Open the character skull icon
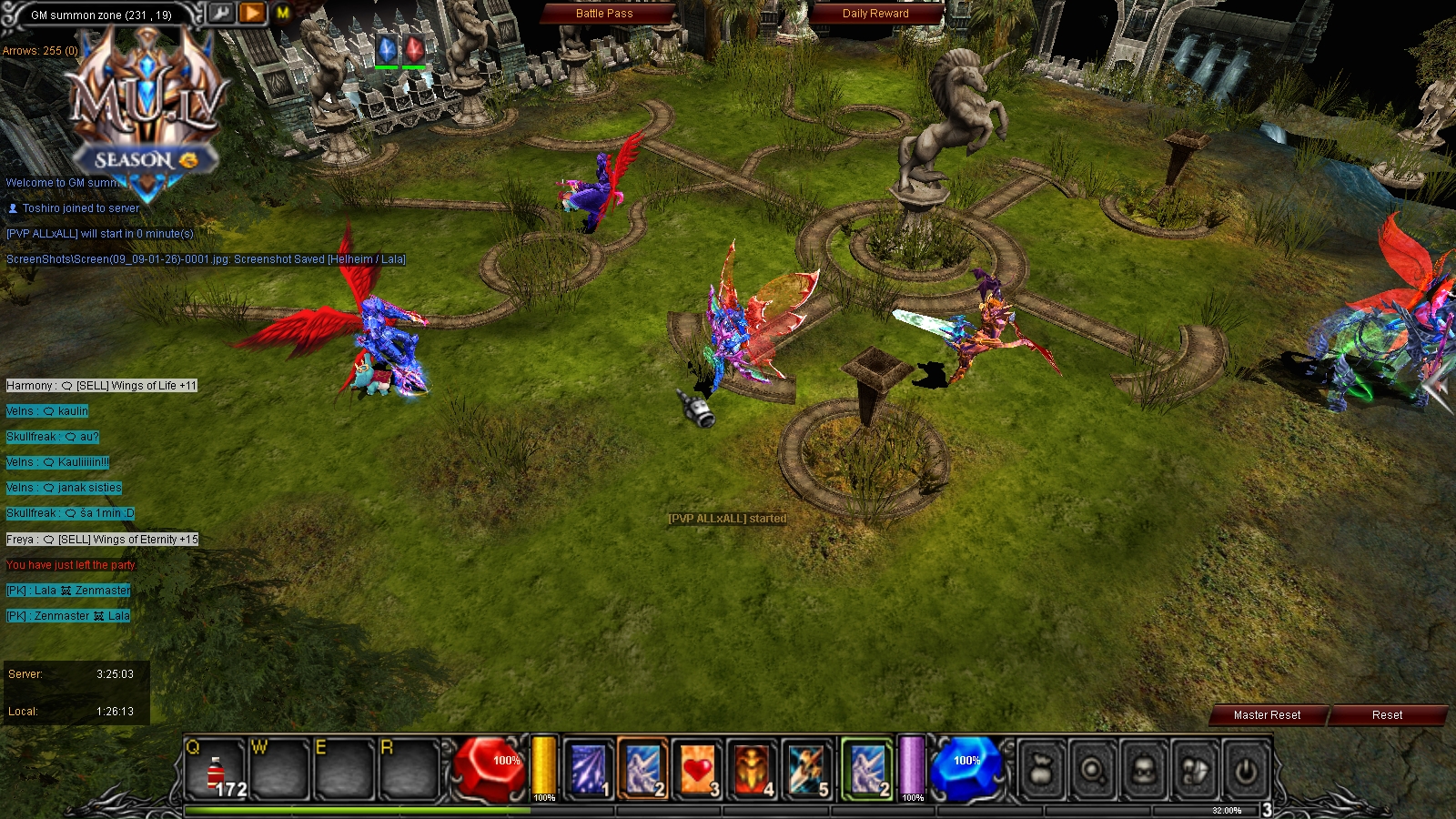This screenshot has height=819, width=1456. point(1144,769)
